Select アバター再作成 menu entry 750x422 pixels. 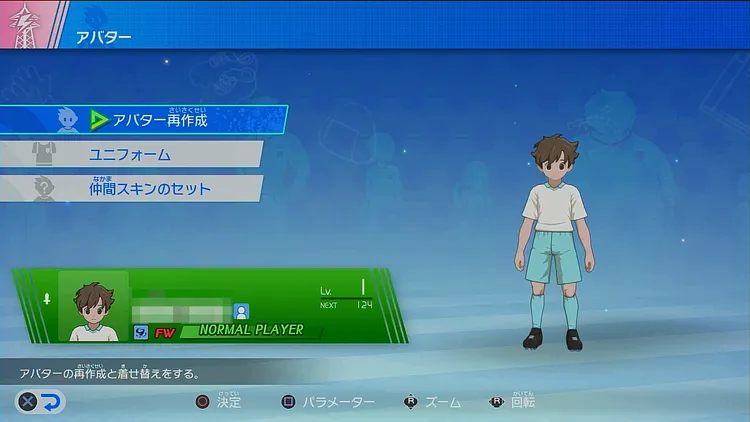point(160,120)
